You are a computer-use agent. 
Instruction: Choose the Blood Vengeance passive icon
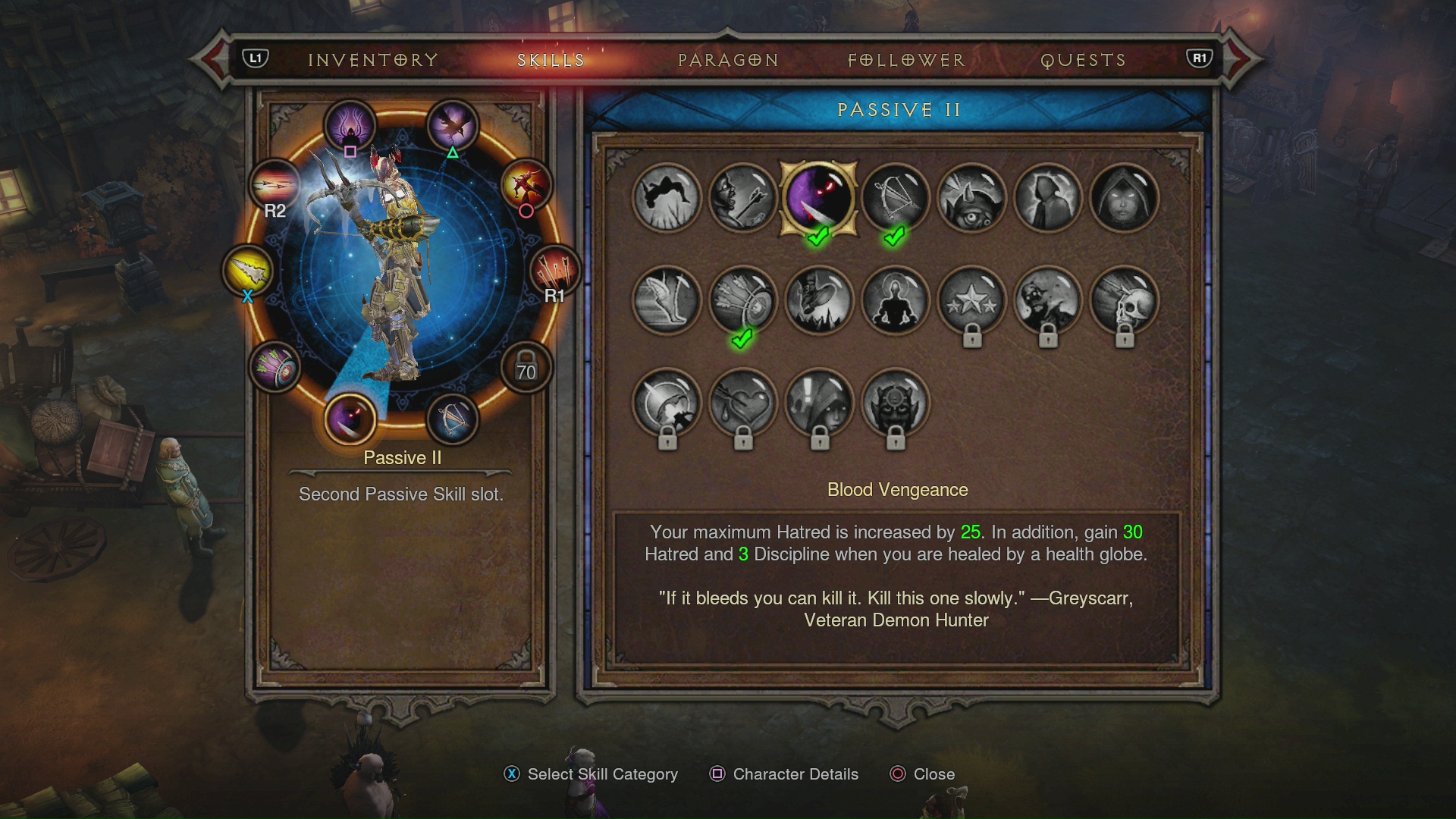819,198
